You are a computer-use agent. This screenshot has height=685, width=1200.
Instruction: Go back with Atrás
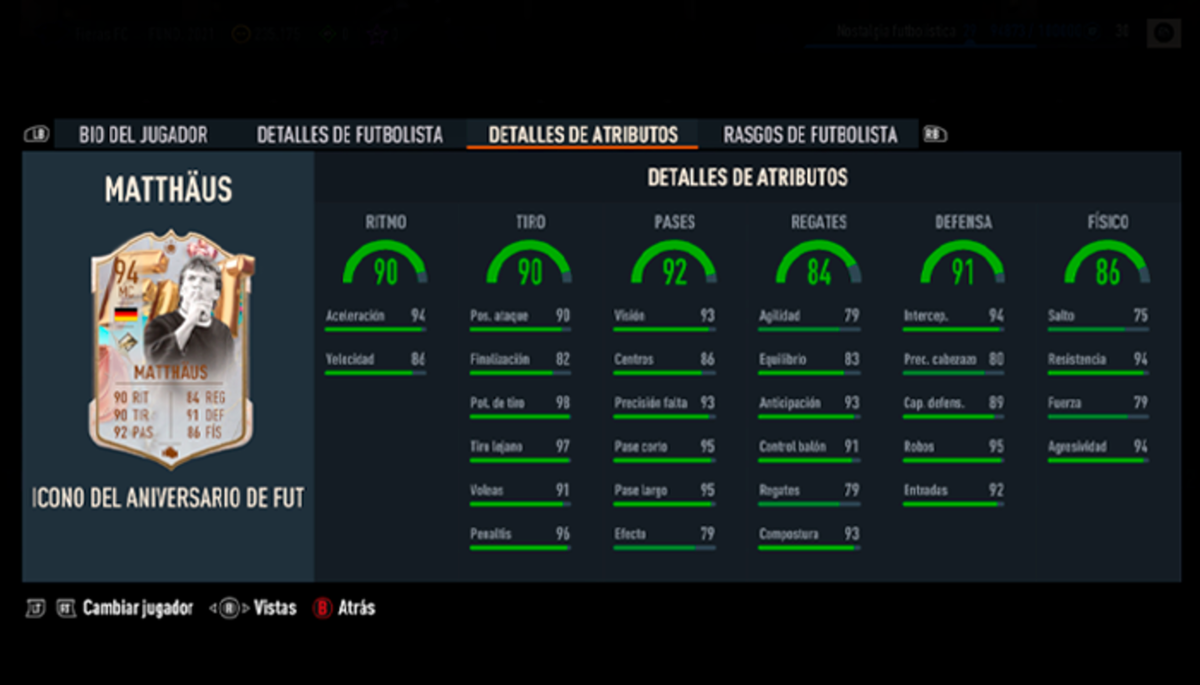pyautogui.click(x=355, y=608)
